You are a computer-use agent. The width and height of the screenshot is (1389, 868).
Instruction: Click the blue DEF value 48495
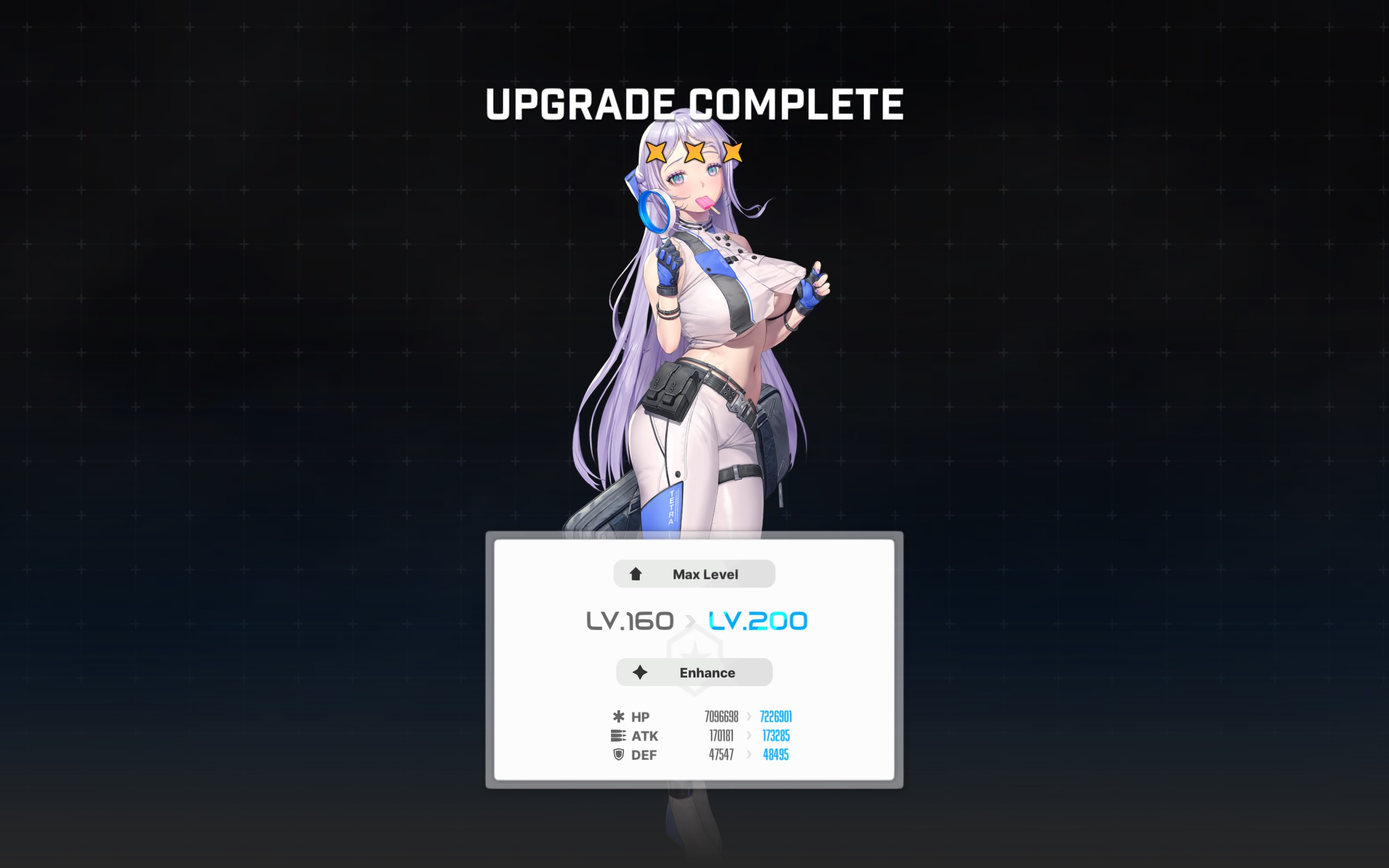[775, 755]
